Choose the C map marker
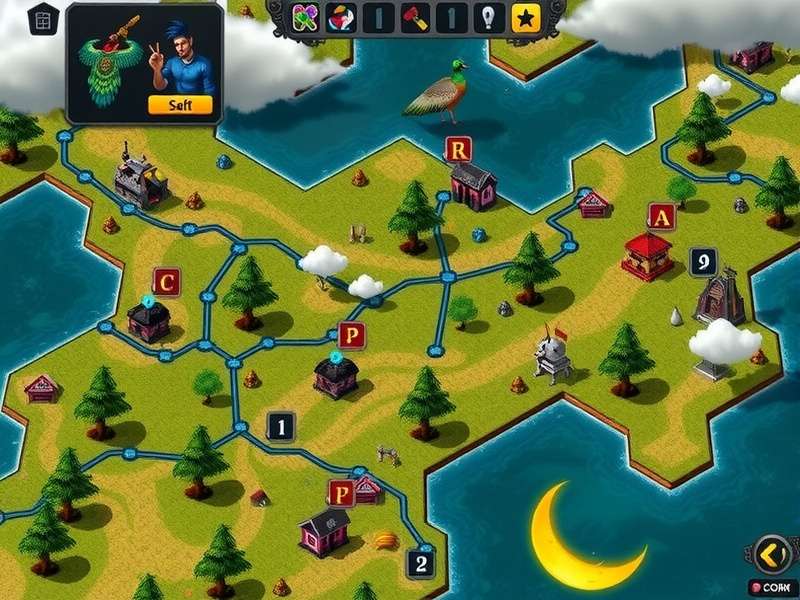Screen dimensions: 800x600 pyautogui.click(x=167, y=283)
